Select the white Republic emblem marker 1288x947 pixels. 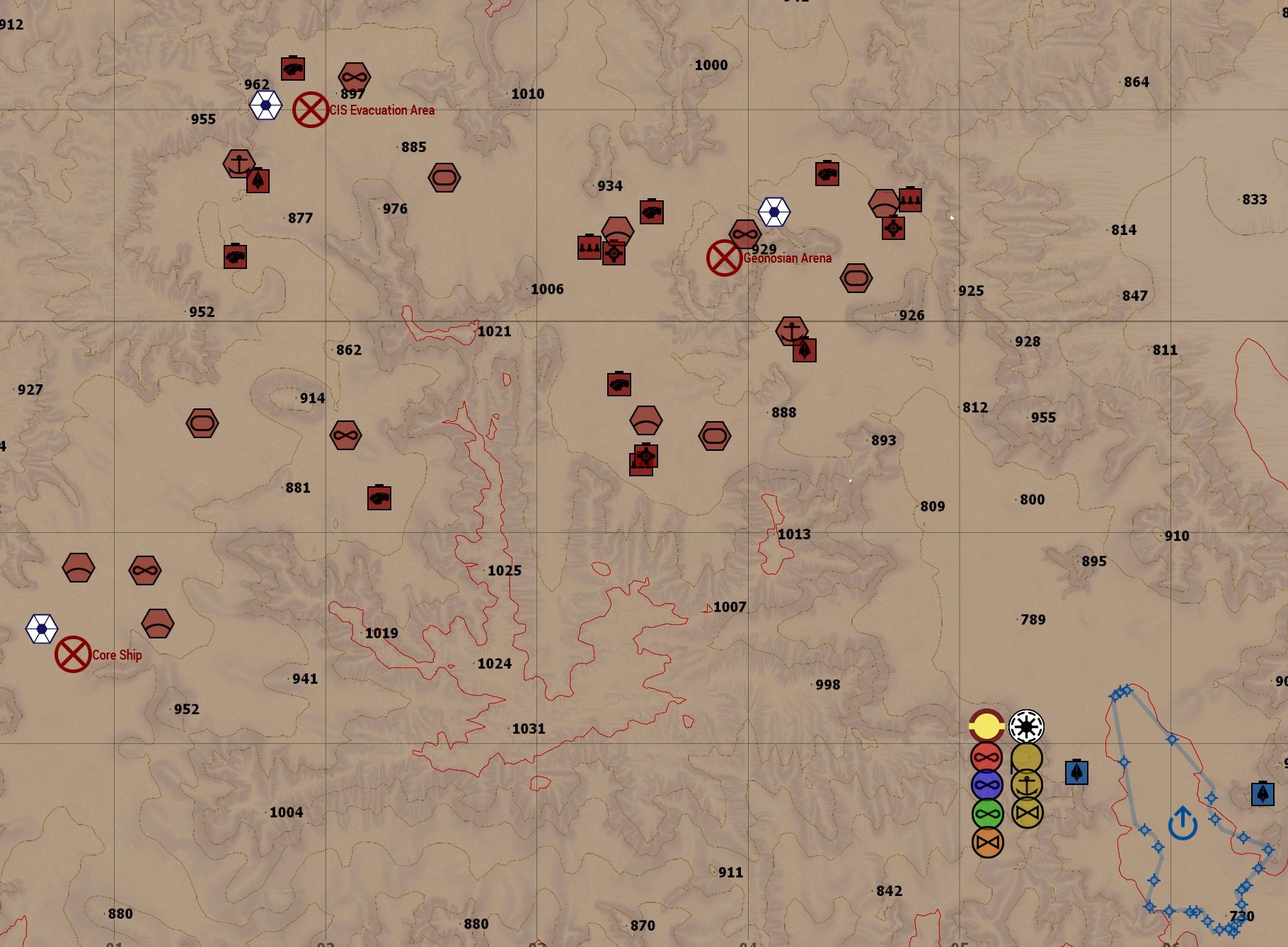[1026, 726]
